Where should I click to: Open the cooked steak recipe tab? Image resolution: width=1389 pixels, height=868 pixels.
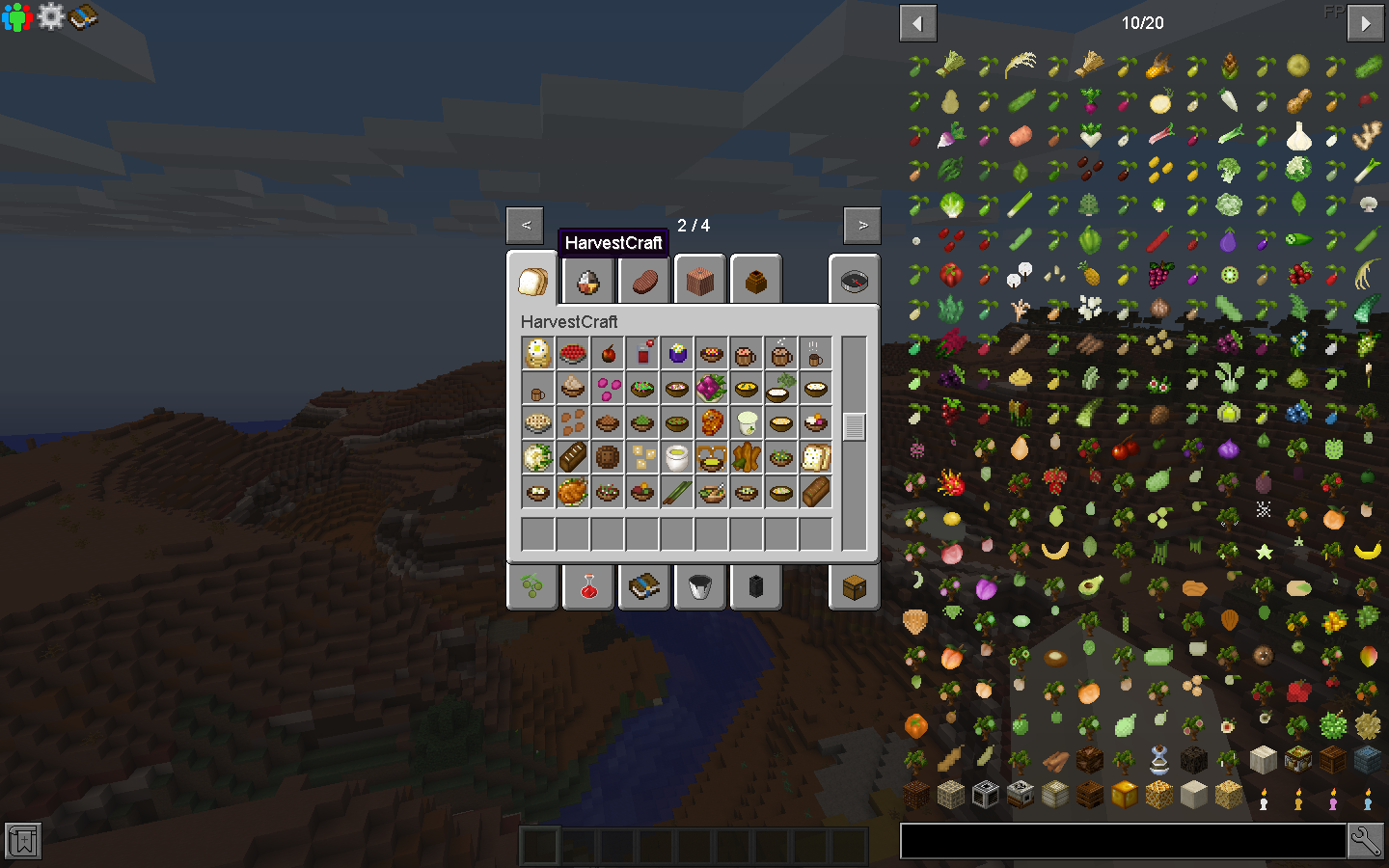pos(643,280)
